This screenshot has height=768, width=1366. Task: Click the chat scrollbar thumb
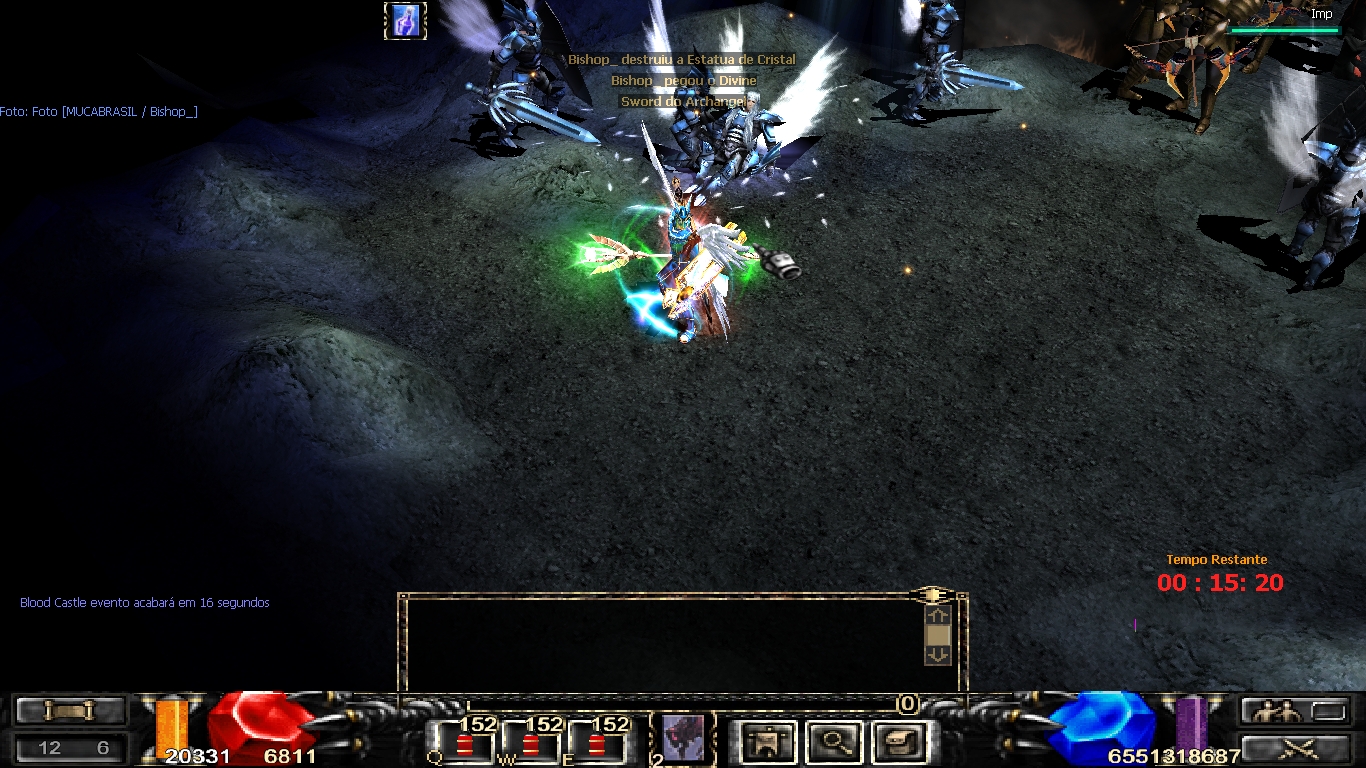coord(938,635)
